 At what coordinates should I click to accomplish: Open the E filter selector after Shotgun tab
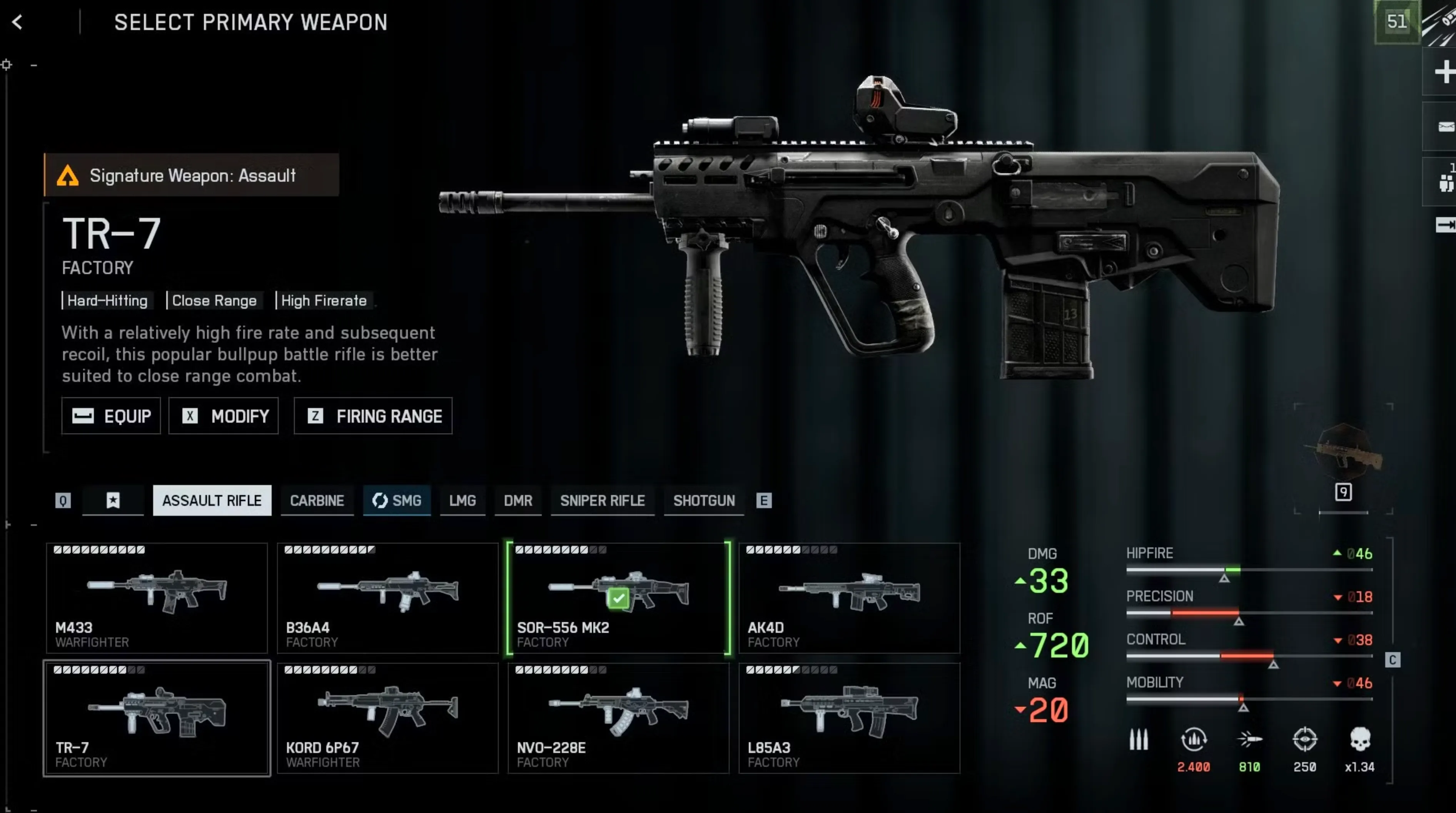(x=764, y=500)
